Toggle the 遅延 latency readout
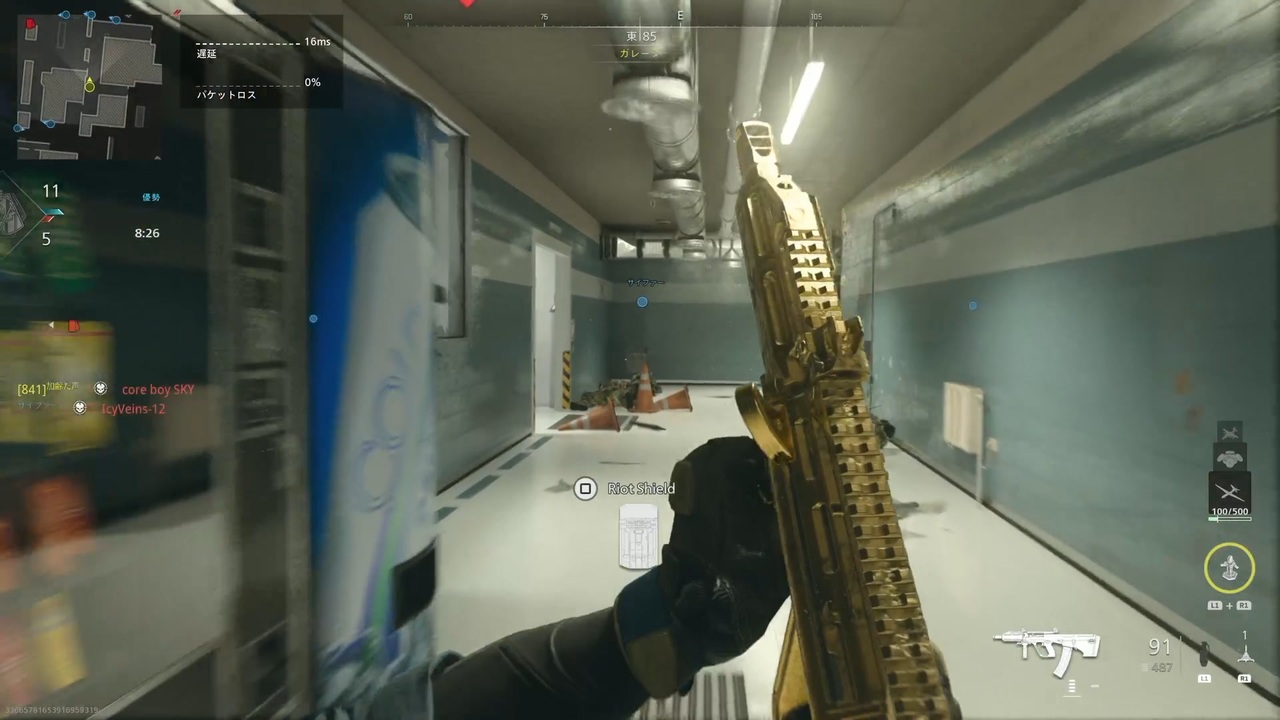 206,54
